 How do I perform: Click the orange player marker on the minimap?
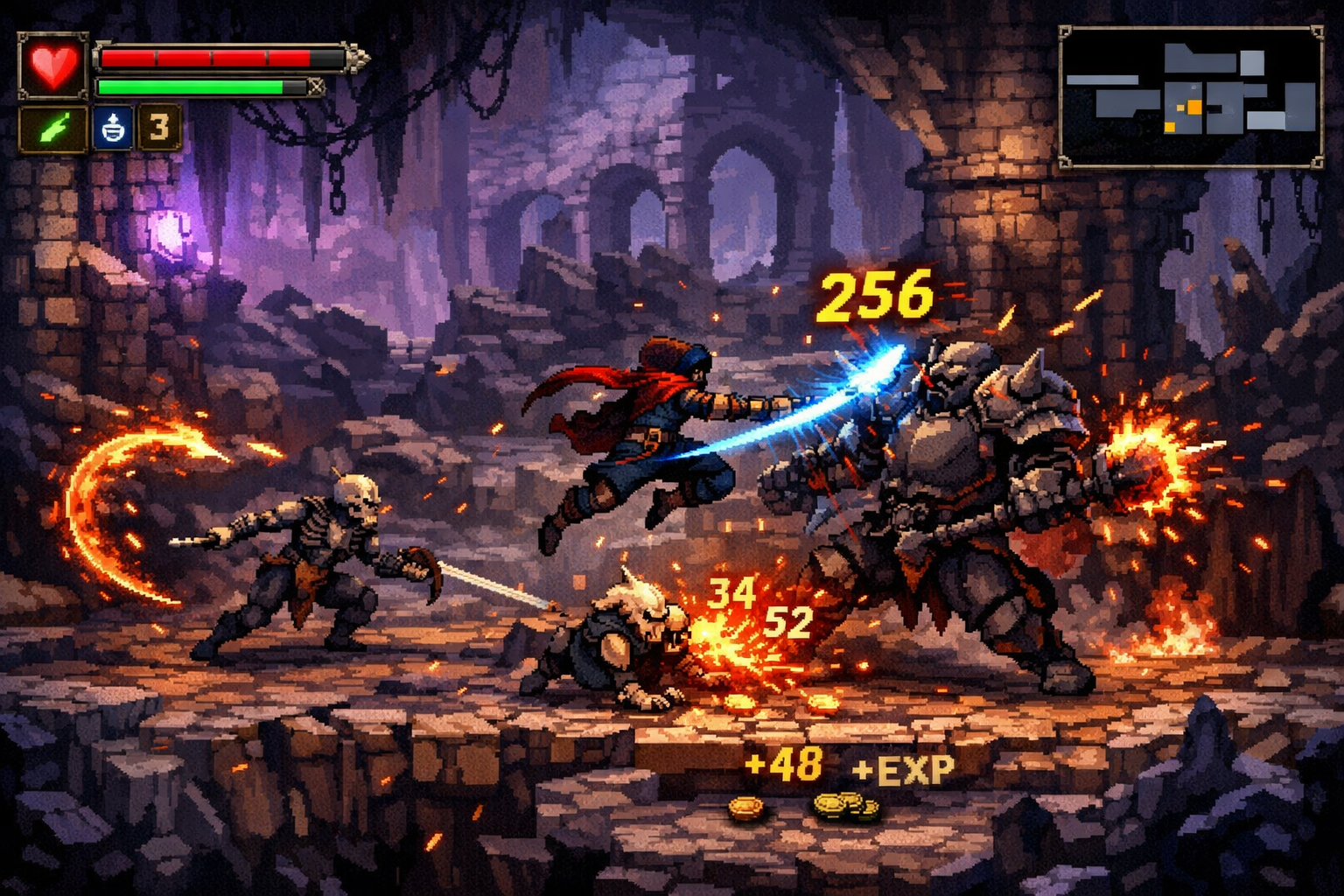tap(1193, 108)
